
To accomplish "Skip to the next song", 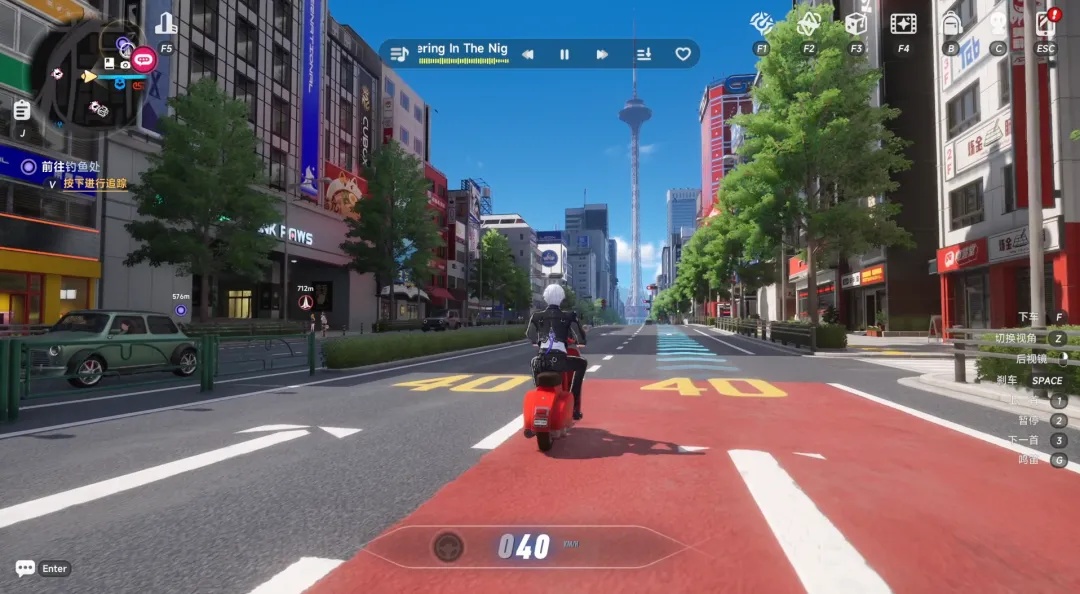I will 602,54.
